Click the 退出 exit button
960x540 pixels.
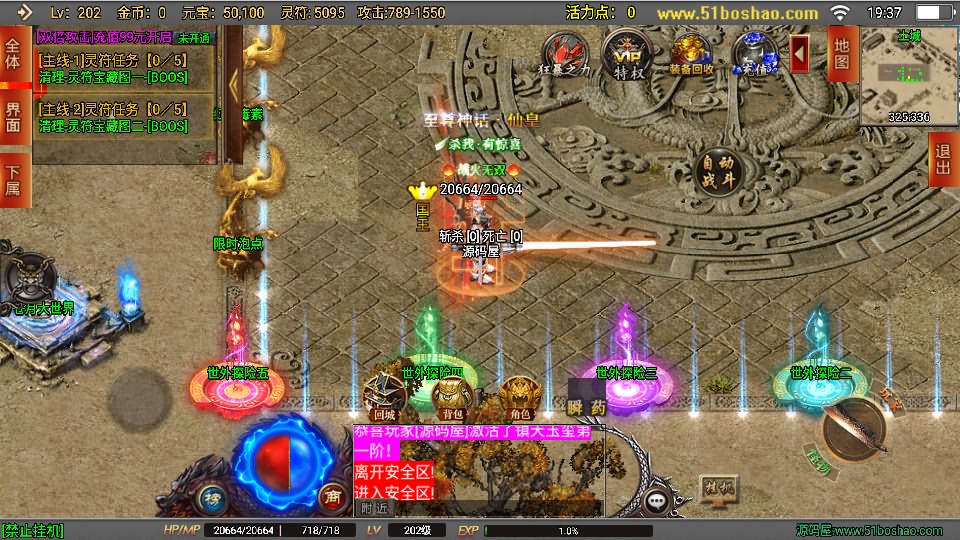942,160
